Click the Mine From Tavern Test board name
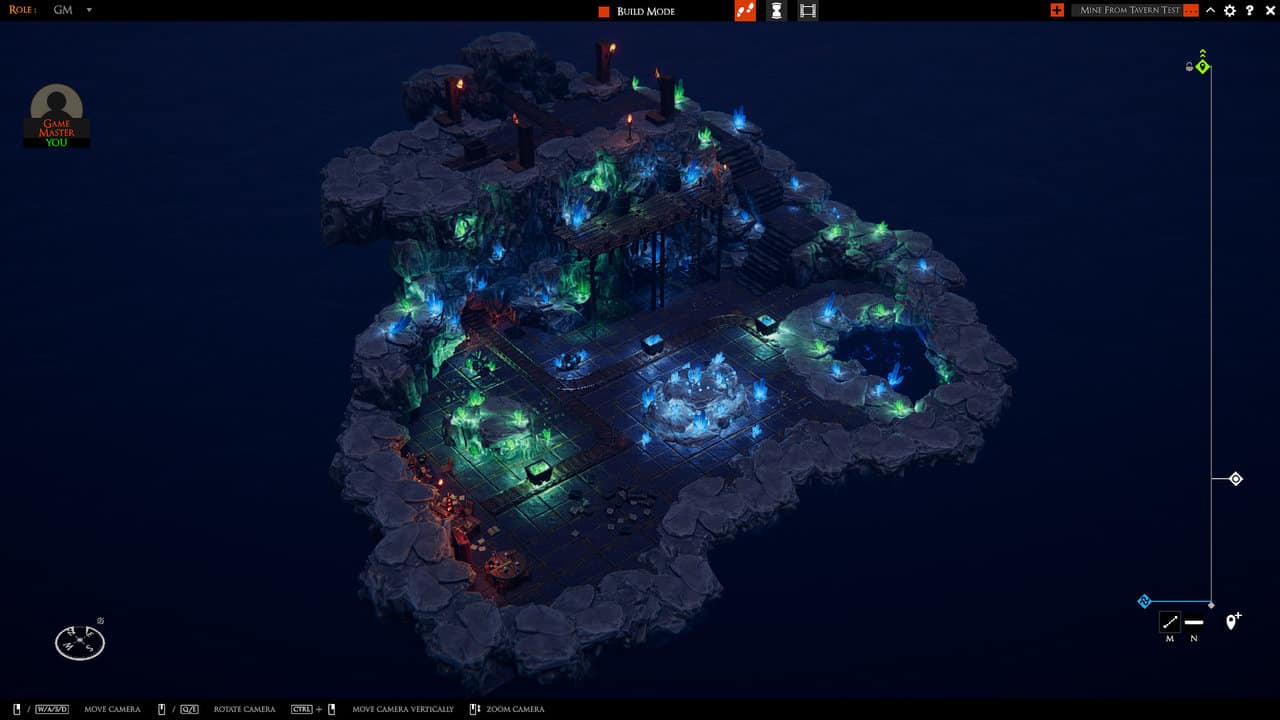Viewport: 1280px width, 720px height. [1130, 10]
